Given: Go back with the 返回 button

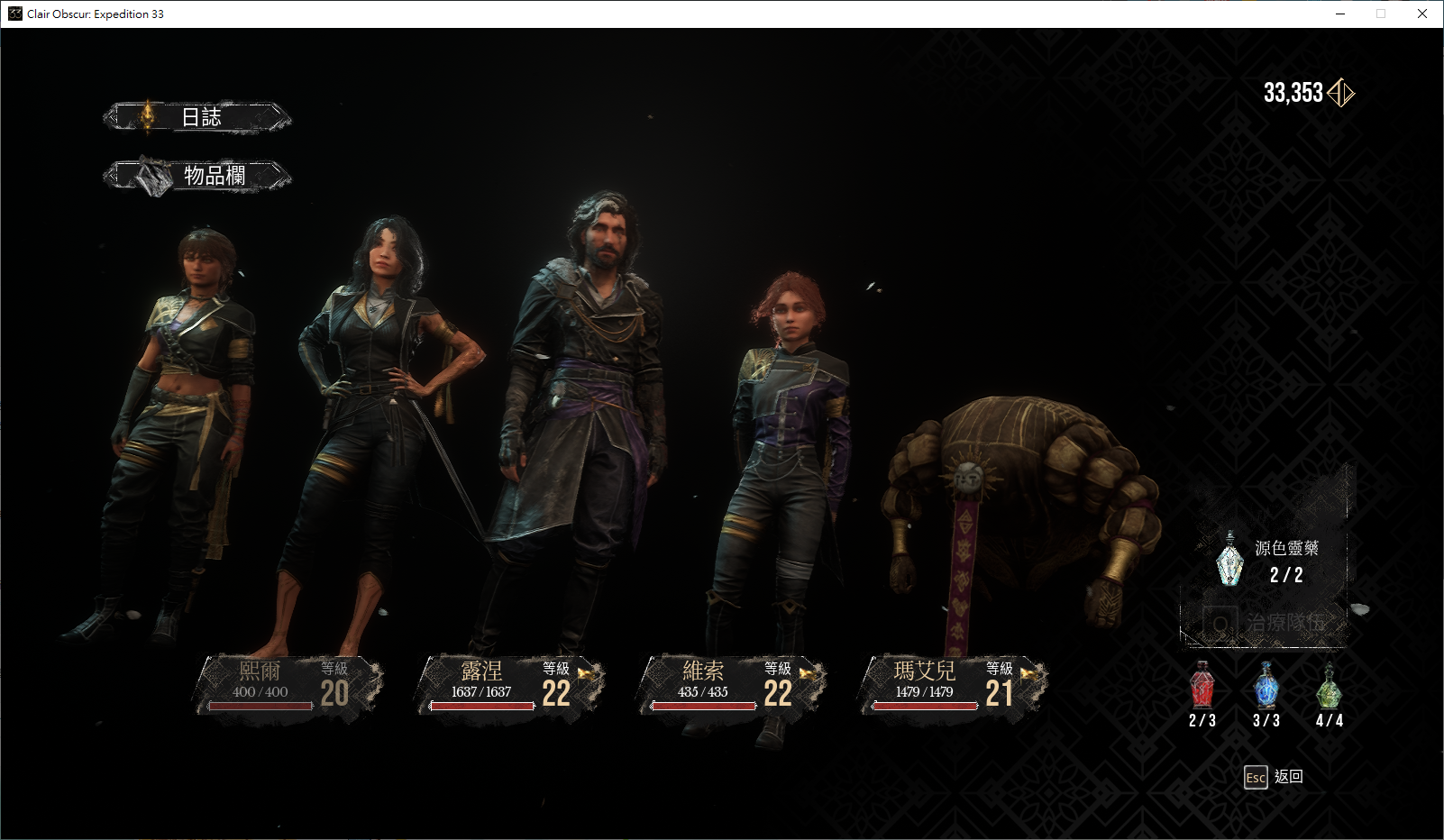Looking at the screenshot, I should point(1273,777).
